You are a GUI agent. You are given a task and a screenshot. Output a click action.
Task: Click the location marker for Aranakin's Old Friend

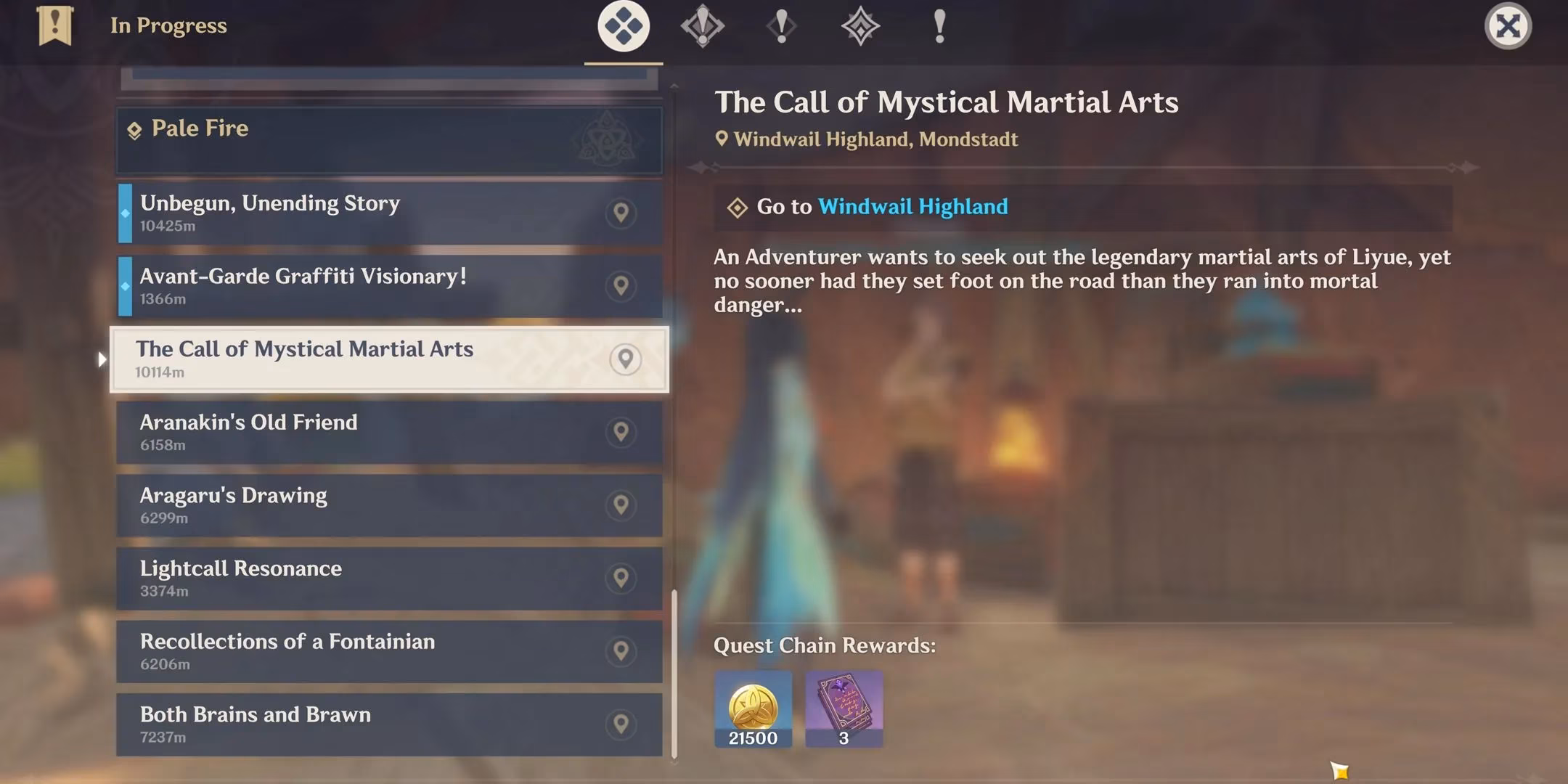click(621, 432)
